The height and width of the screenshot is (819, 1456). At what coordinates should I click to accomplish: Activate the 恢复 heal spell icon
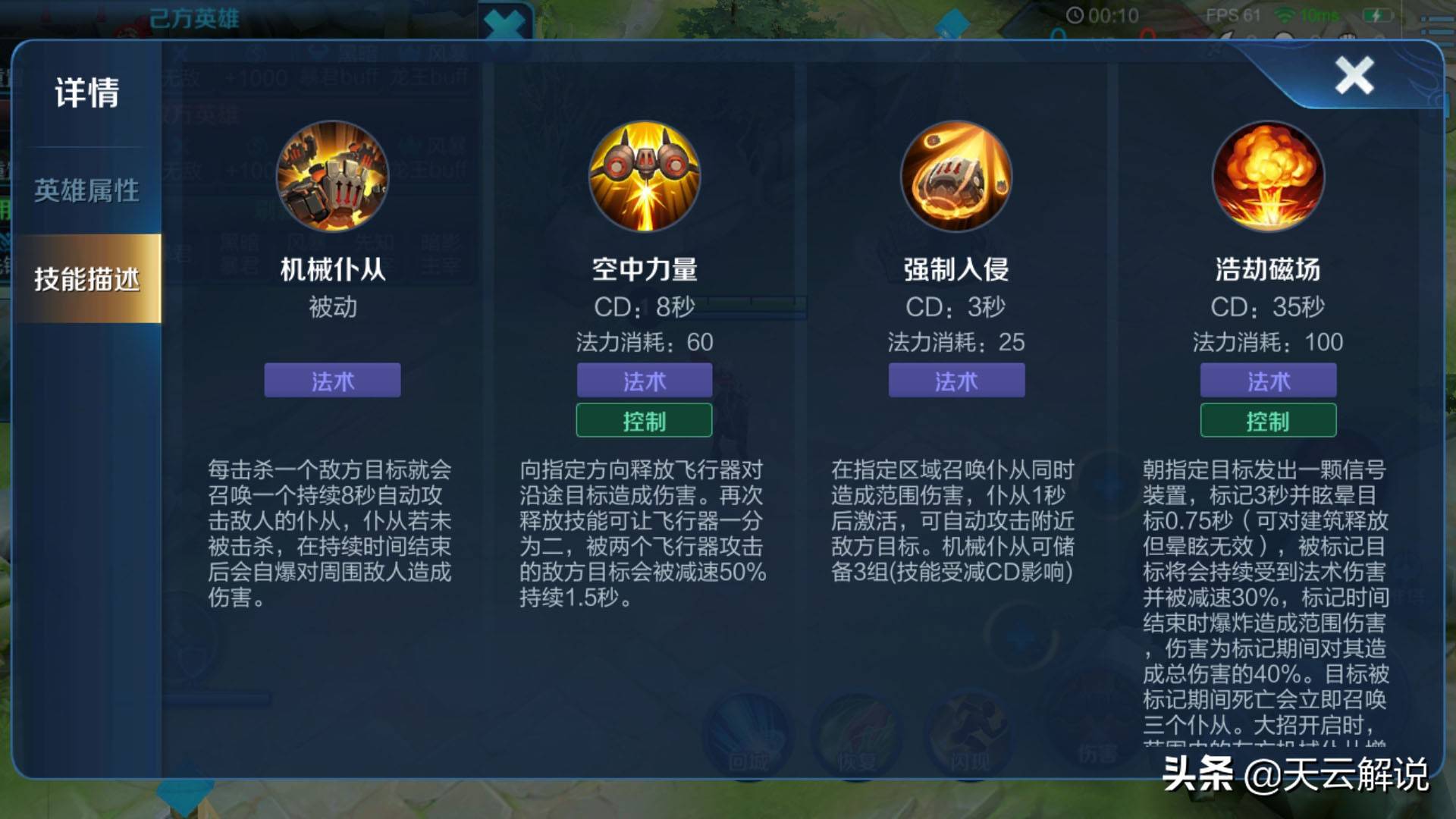pyautogui.click(x=858, y=728)
